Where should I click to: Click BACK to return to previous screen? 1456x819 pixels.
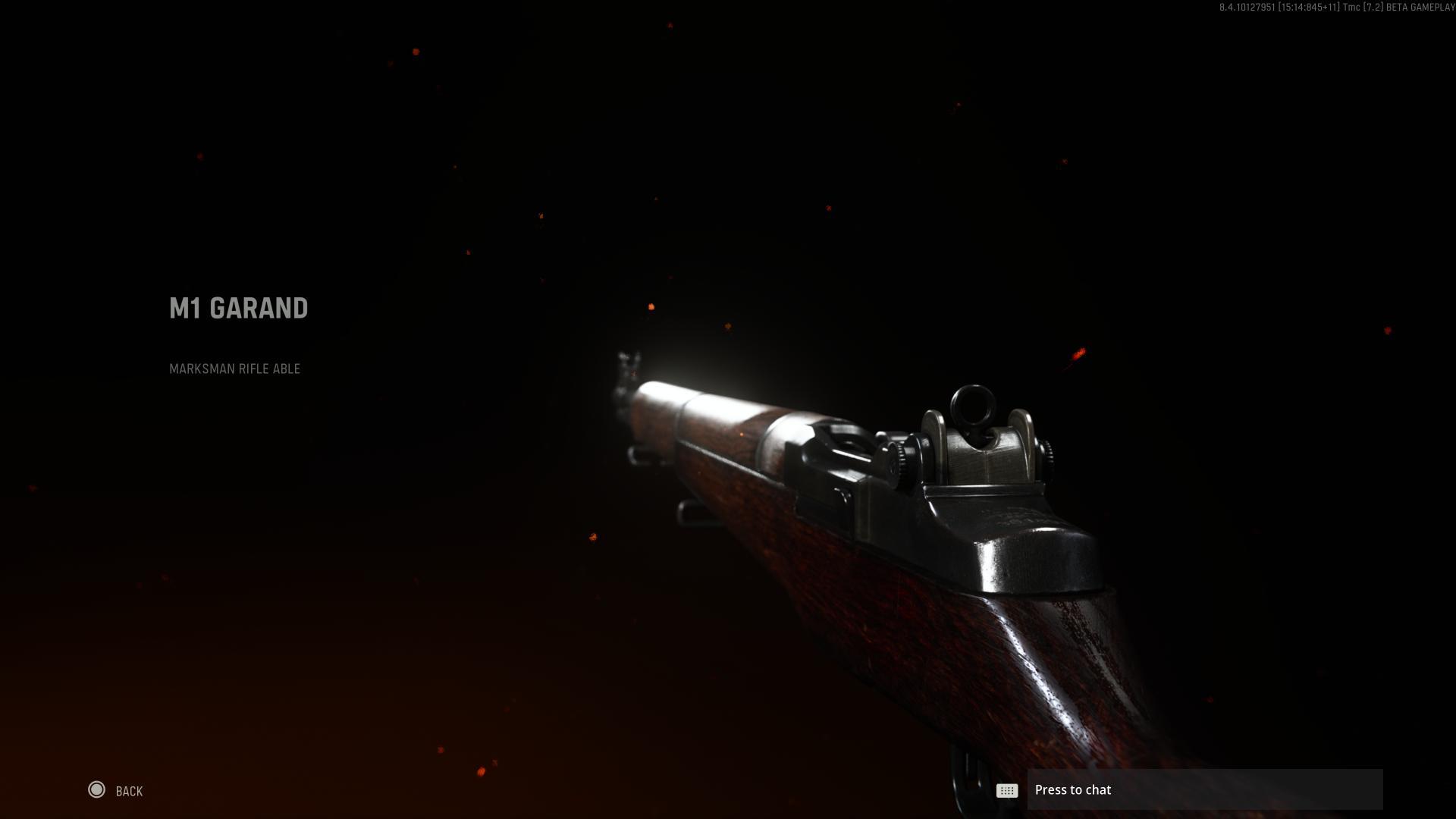pos(128,790)
